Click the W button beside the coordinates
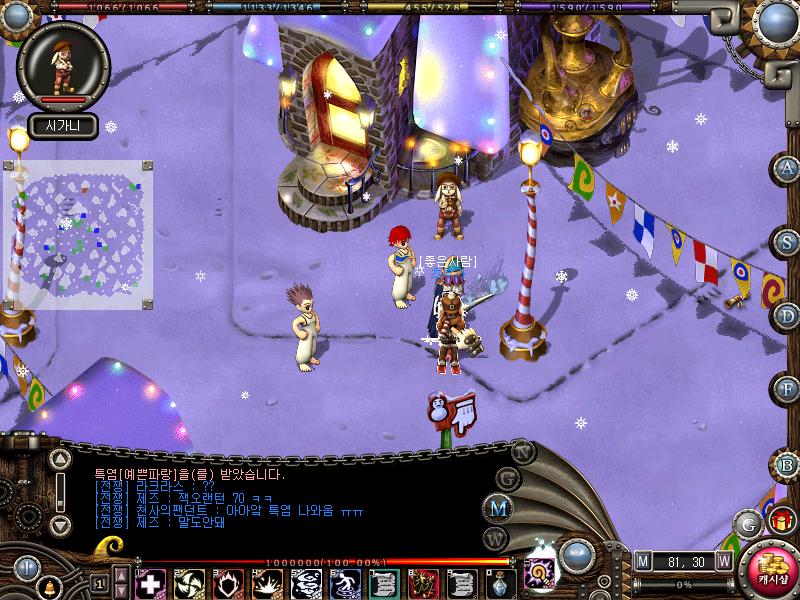The height and width of the screenshot is (600, 800). (x=724, y=560)
